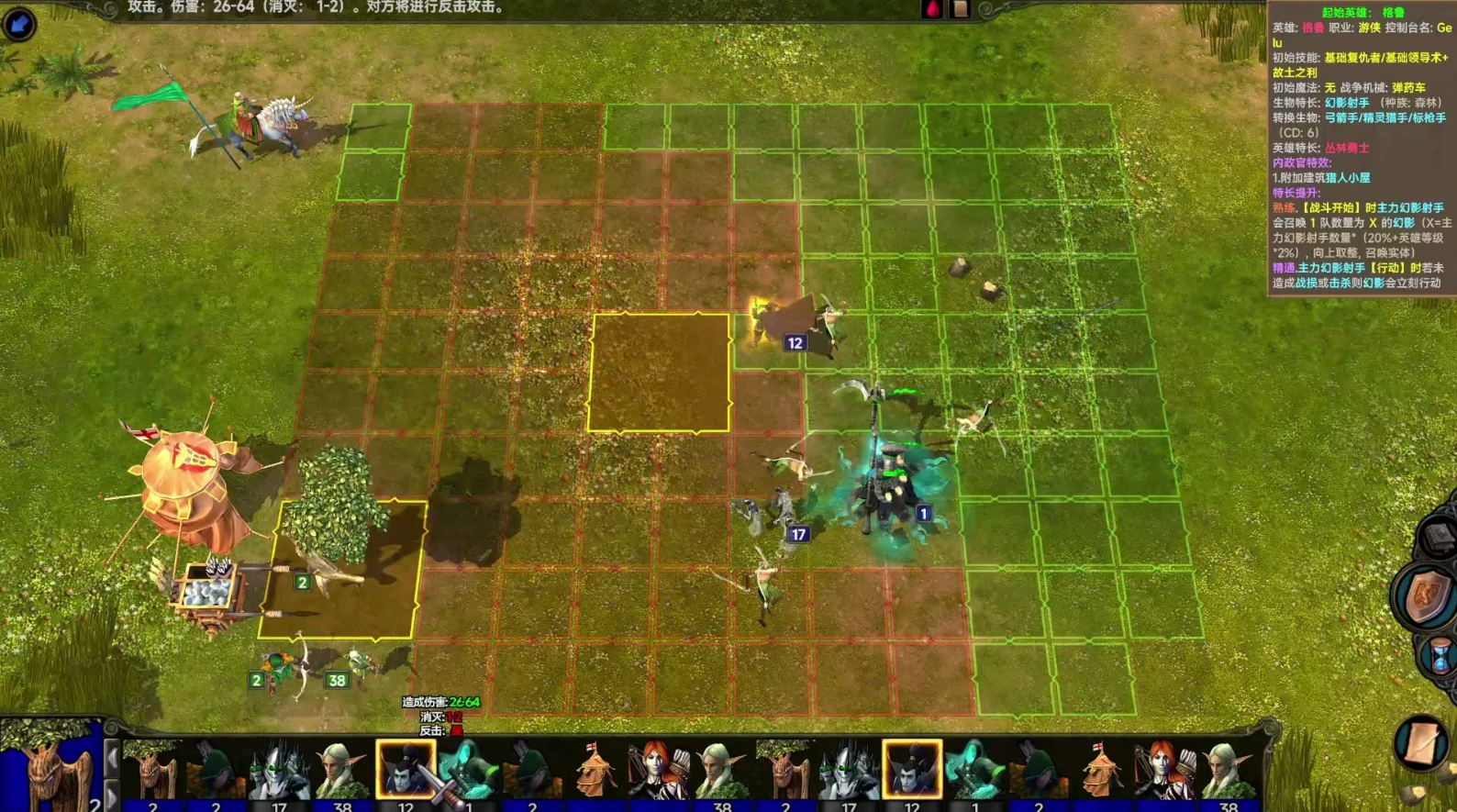Open the scroll and quill button
1457x812 pixels.
[1420, 741]
